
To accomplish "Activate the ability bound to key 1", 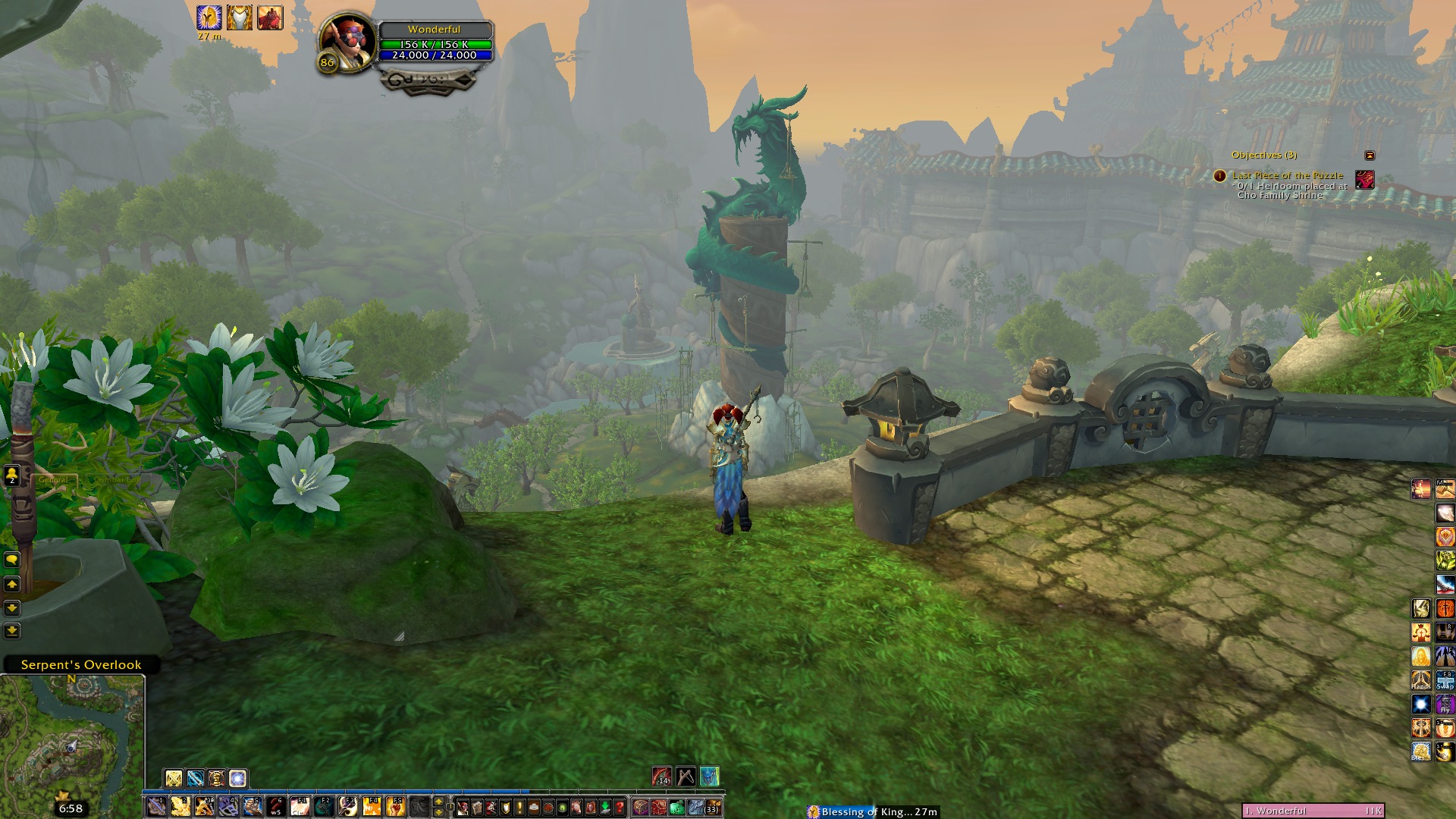I will (x=156, y=806).
